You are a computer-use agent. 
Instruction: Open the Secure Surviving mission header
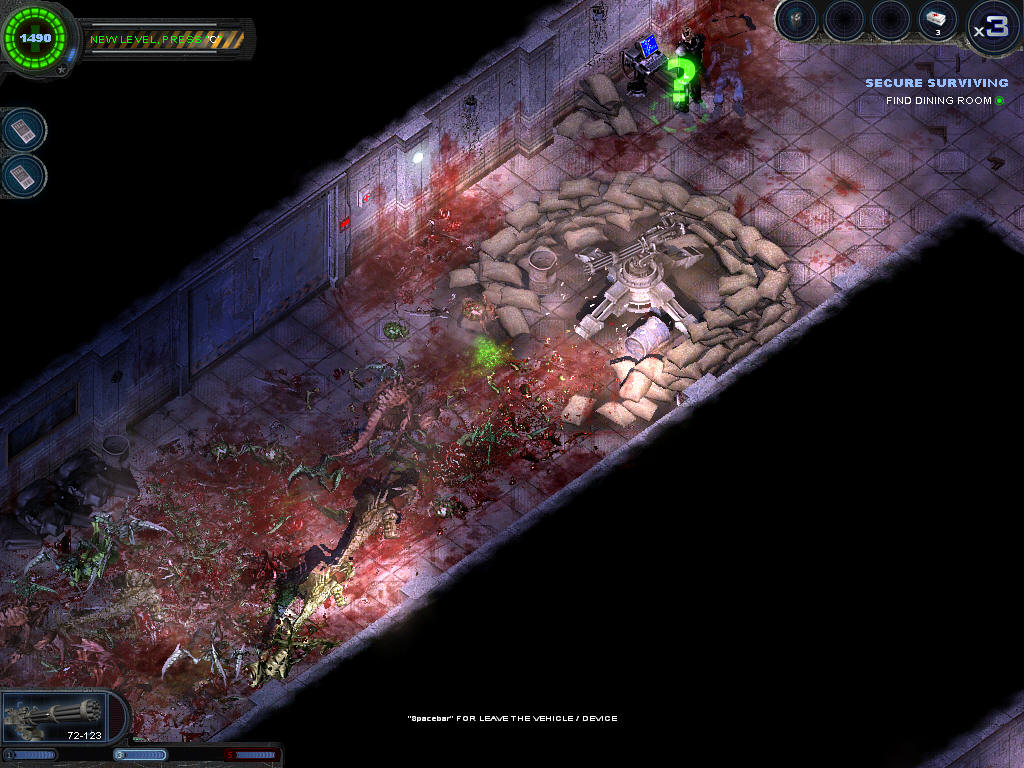tap(936, 83)
